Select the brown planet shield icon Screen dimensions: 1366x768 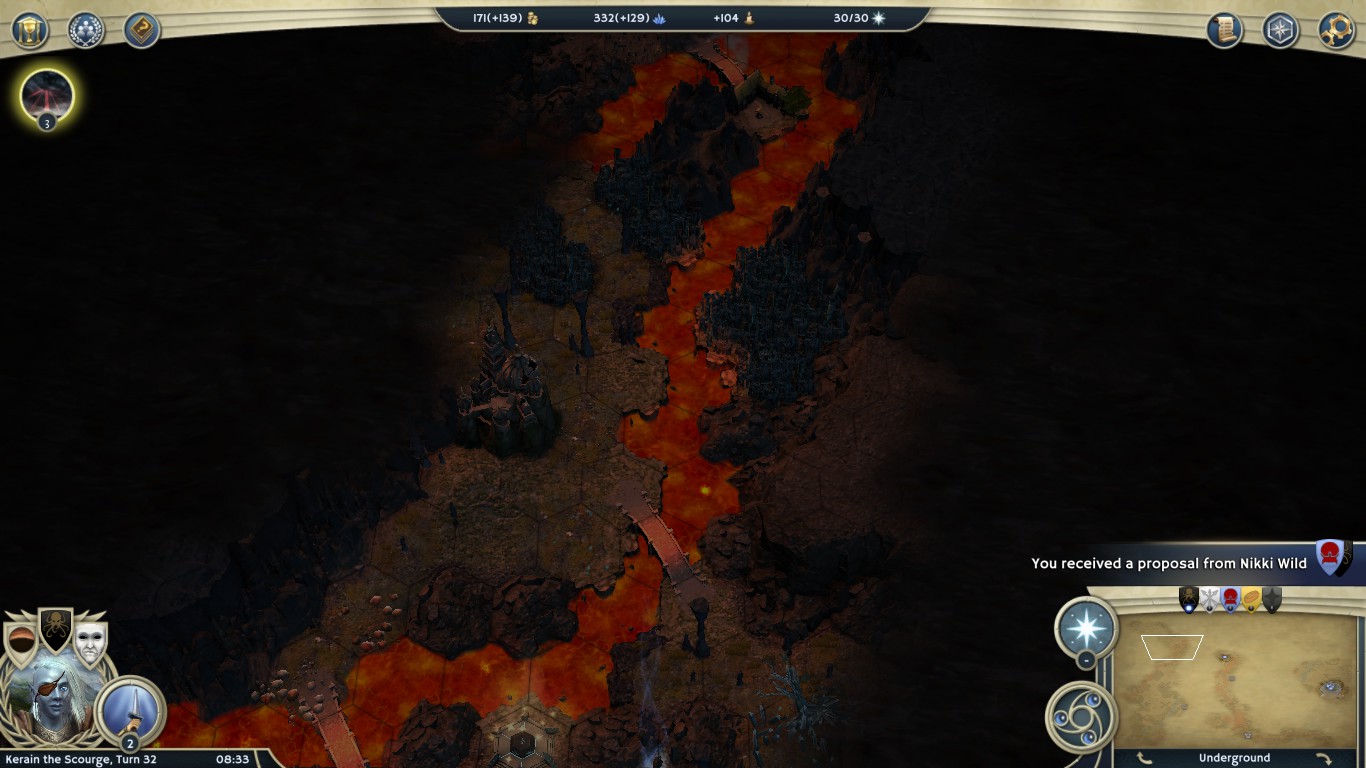20,643
